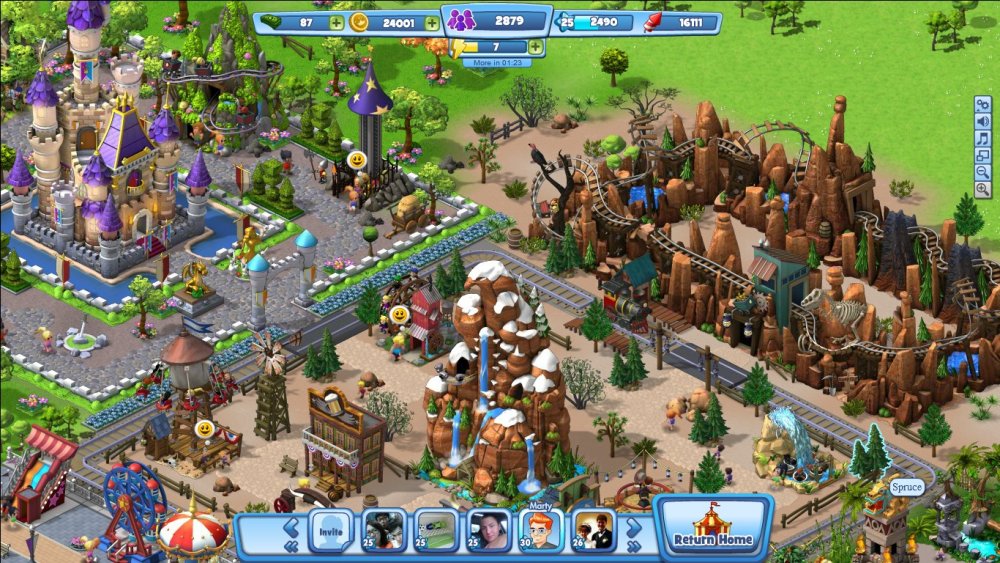Screen dimensions: 1000x563
Task: Select Marty's avatar in the friends bar
Action: click(x=540, y=530)
